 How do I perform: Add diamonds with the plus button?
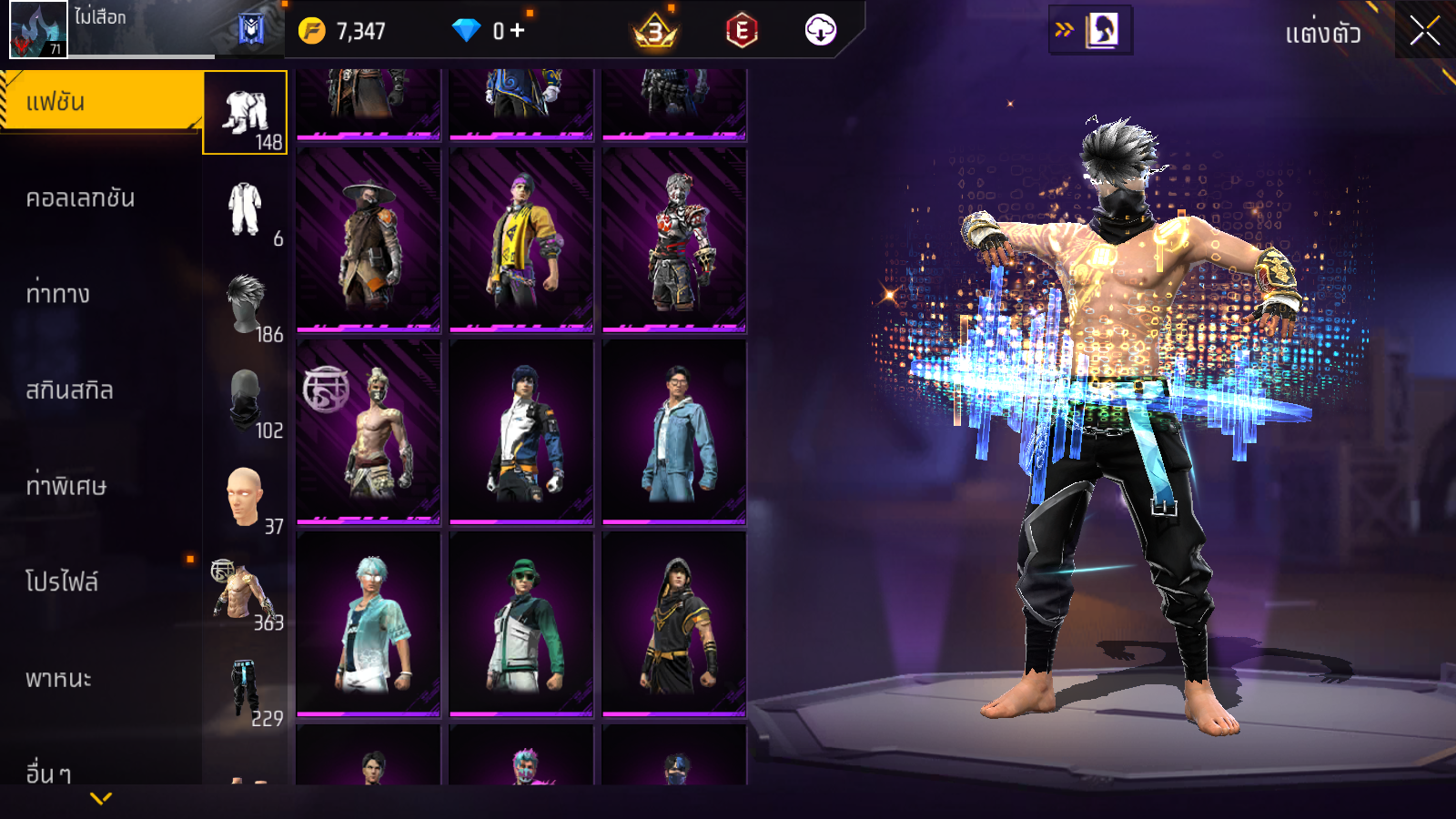pyautogui.click(x=518, y=31)
